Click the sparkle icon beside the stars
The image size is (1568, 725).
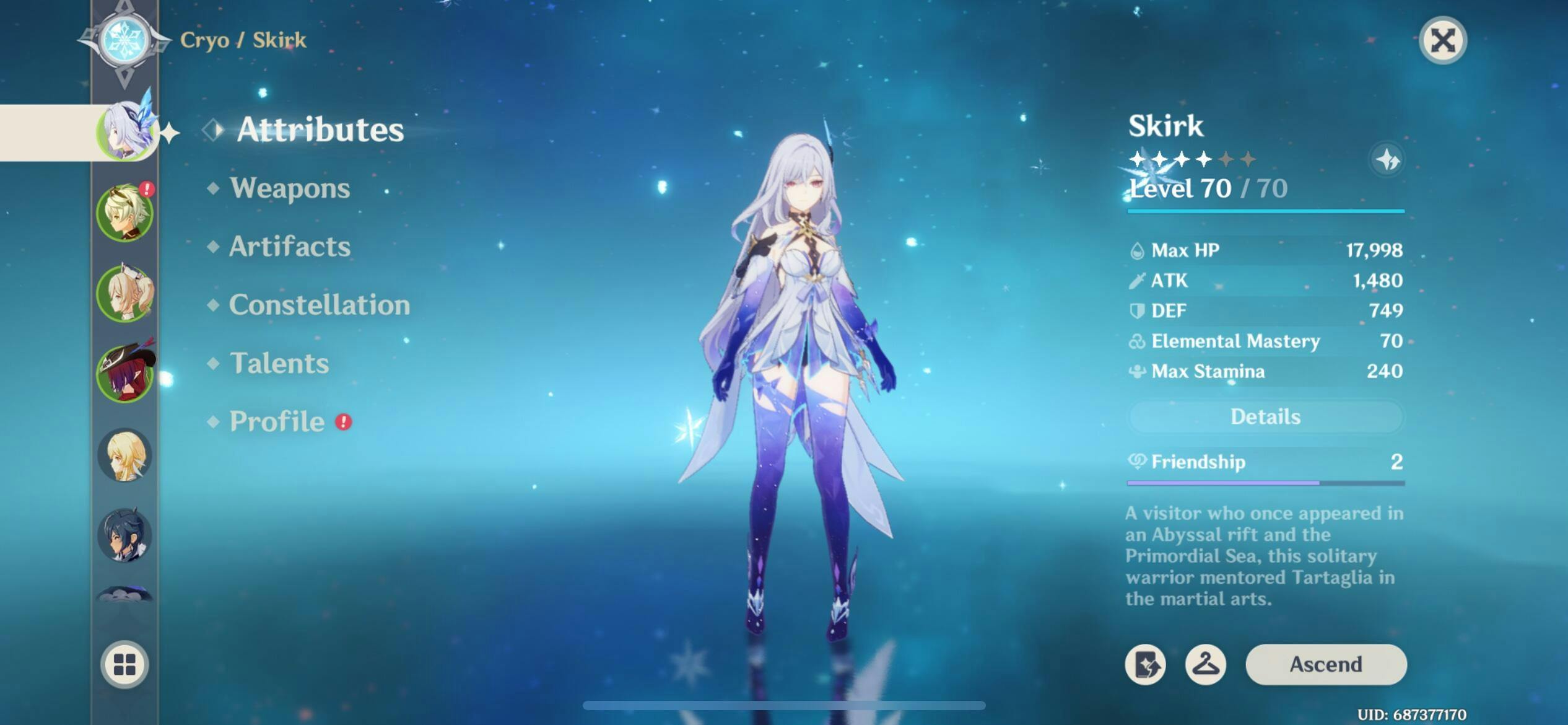1387,160
